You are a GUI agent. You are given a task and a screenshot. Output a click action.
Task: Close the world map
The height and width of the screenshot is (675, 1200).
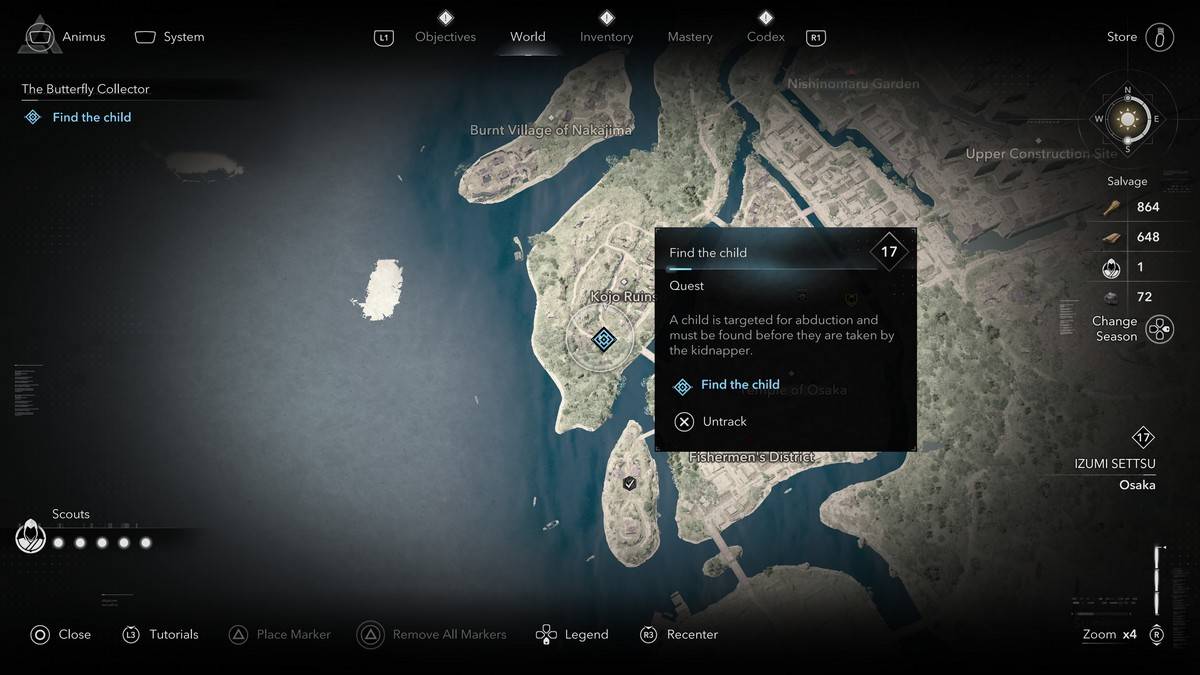click(x=61, y=634)
